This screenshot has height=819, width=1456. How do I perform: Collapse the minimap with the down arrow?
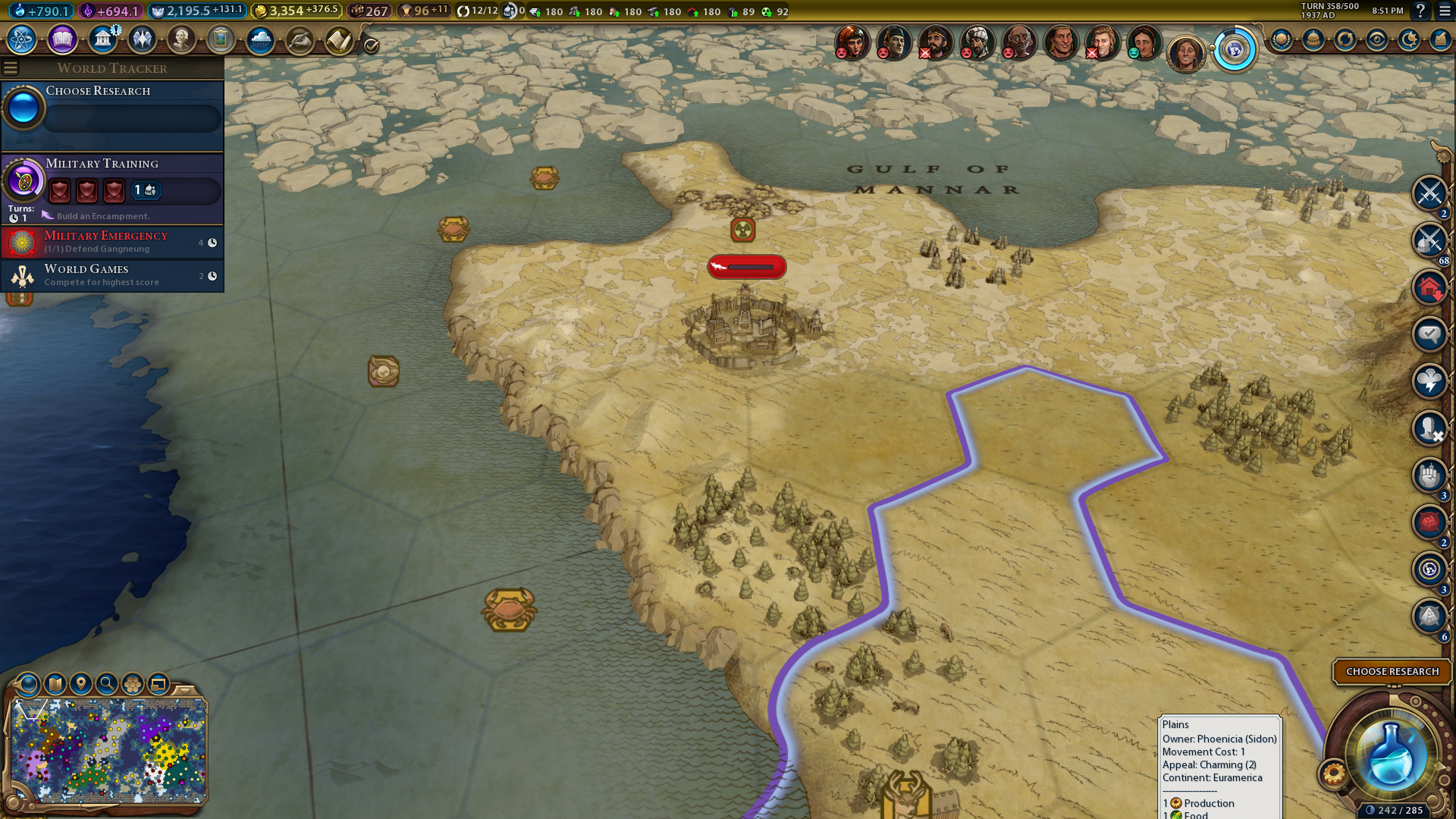coord(185,690)
